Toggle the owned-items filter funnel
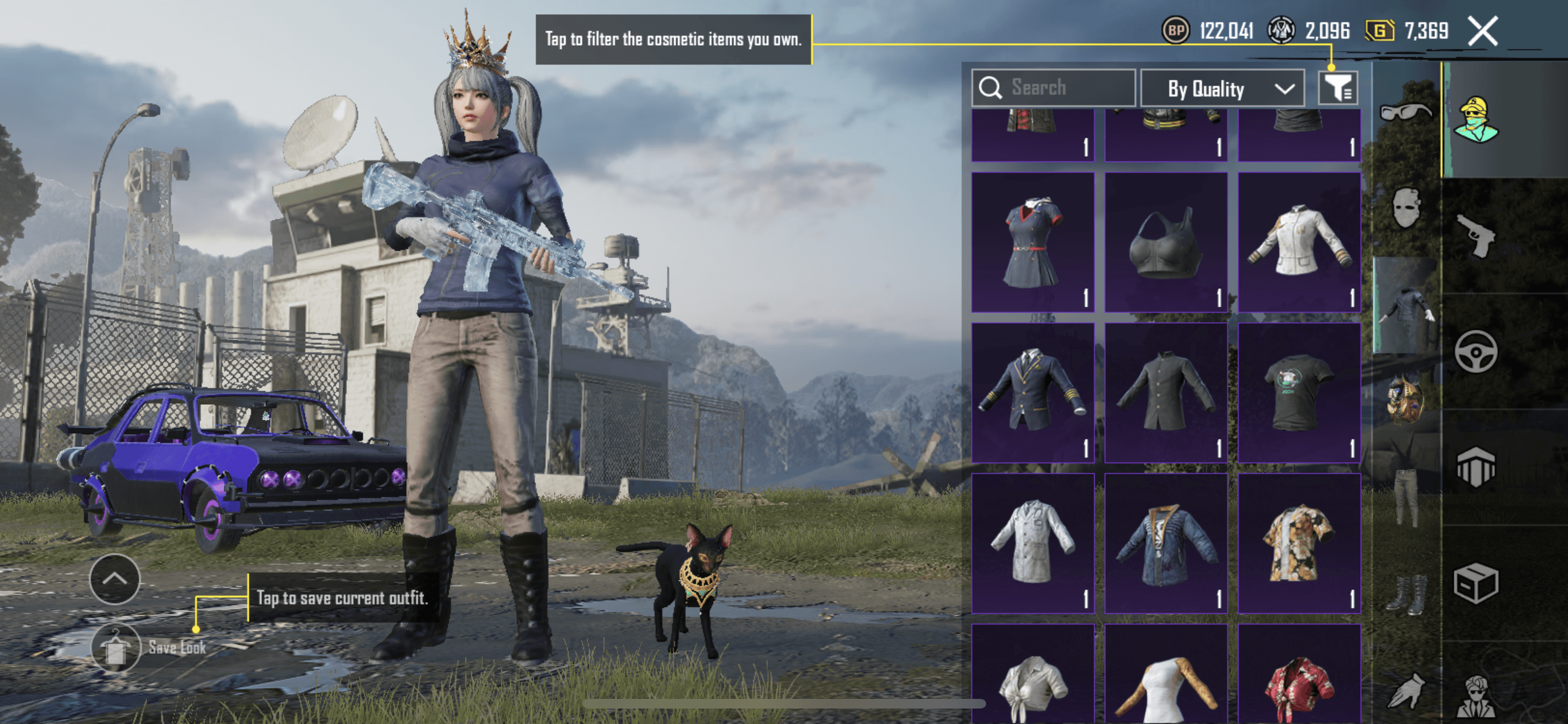This screenshot has width=1568, height=724. [1338, 88]
